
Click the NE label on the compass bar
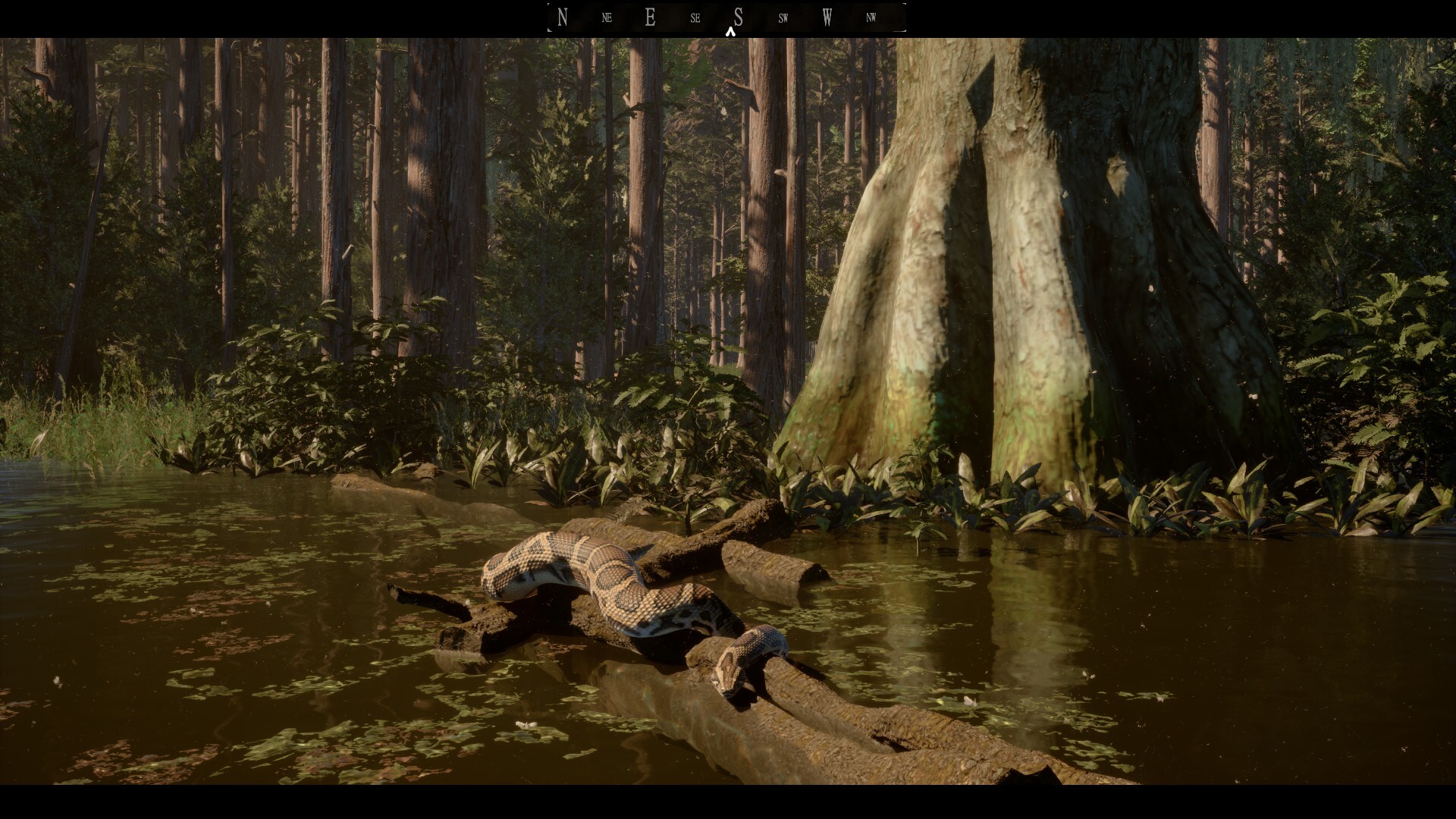606,17
